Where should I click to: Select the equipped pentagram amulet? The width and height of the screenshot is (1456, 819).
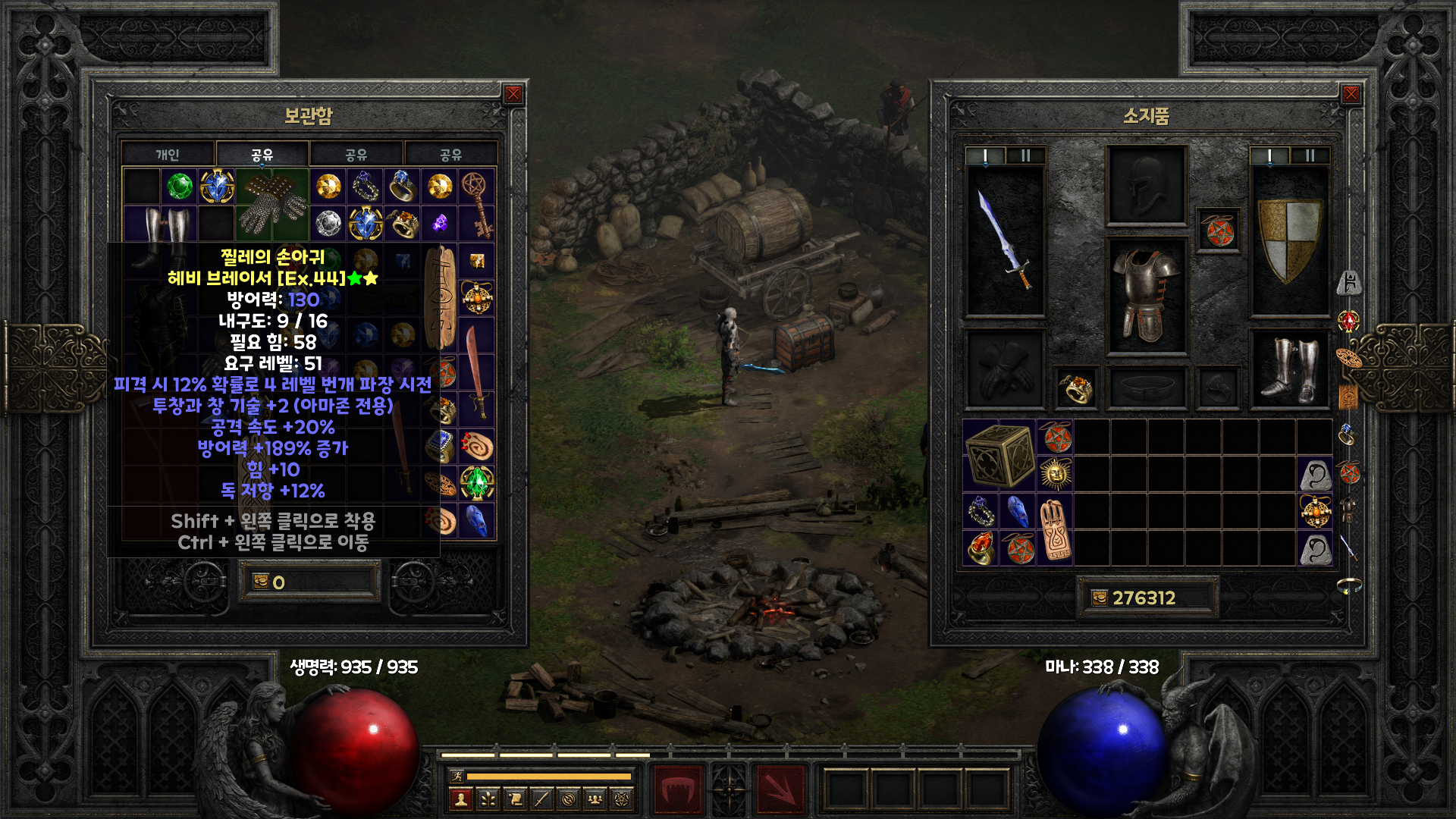pyautogui.click(x=1218, y=231)
